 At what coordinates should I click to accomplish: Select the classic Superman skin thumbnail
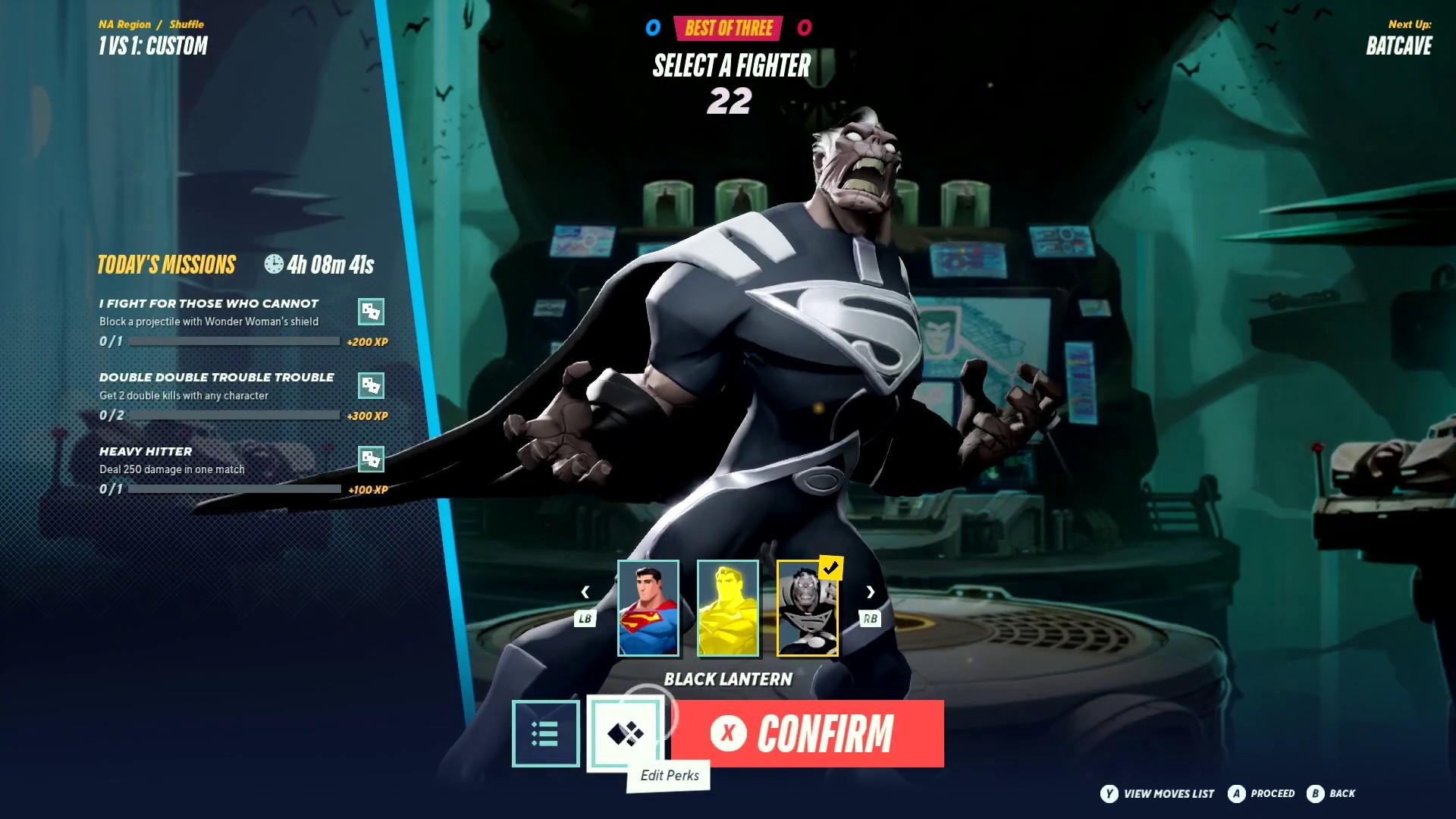point(648,607)
